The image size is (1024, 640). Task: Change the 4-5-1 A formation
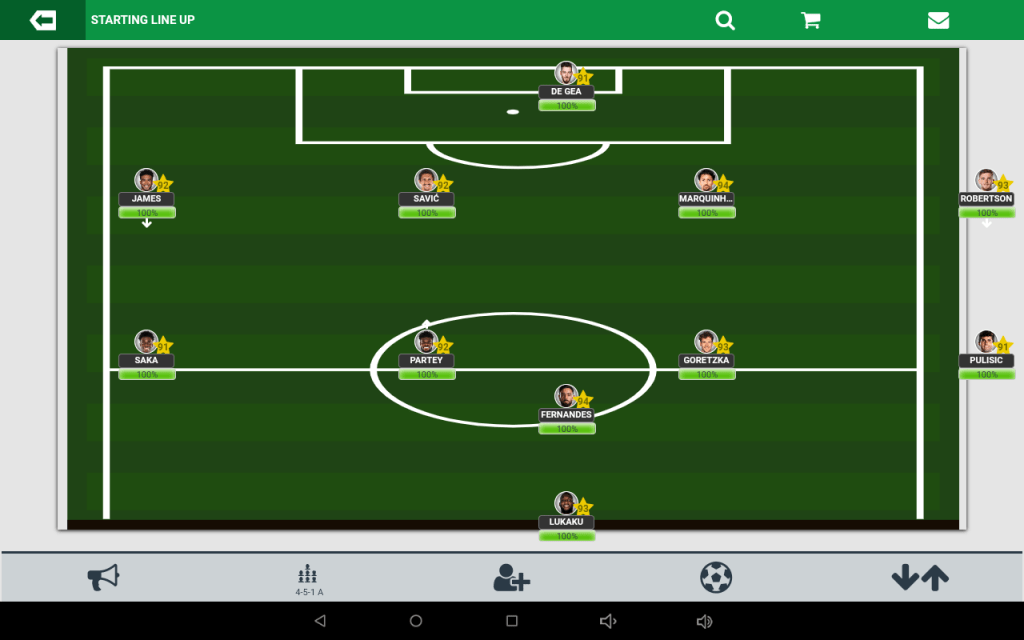[308, 578]
